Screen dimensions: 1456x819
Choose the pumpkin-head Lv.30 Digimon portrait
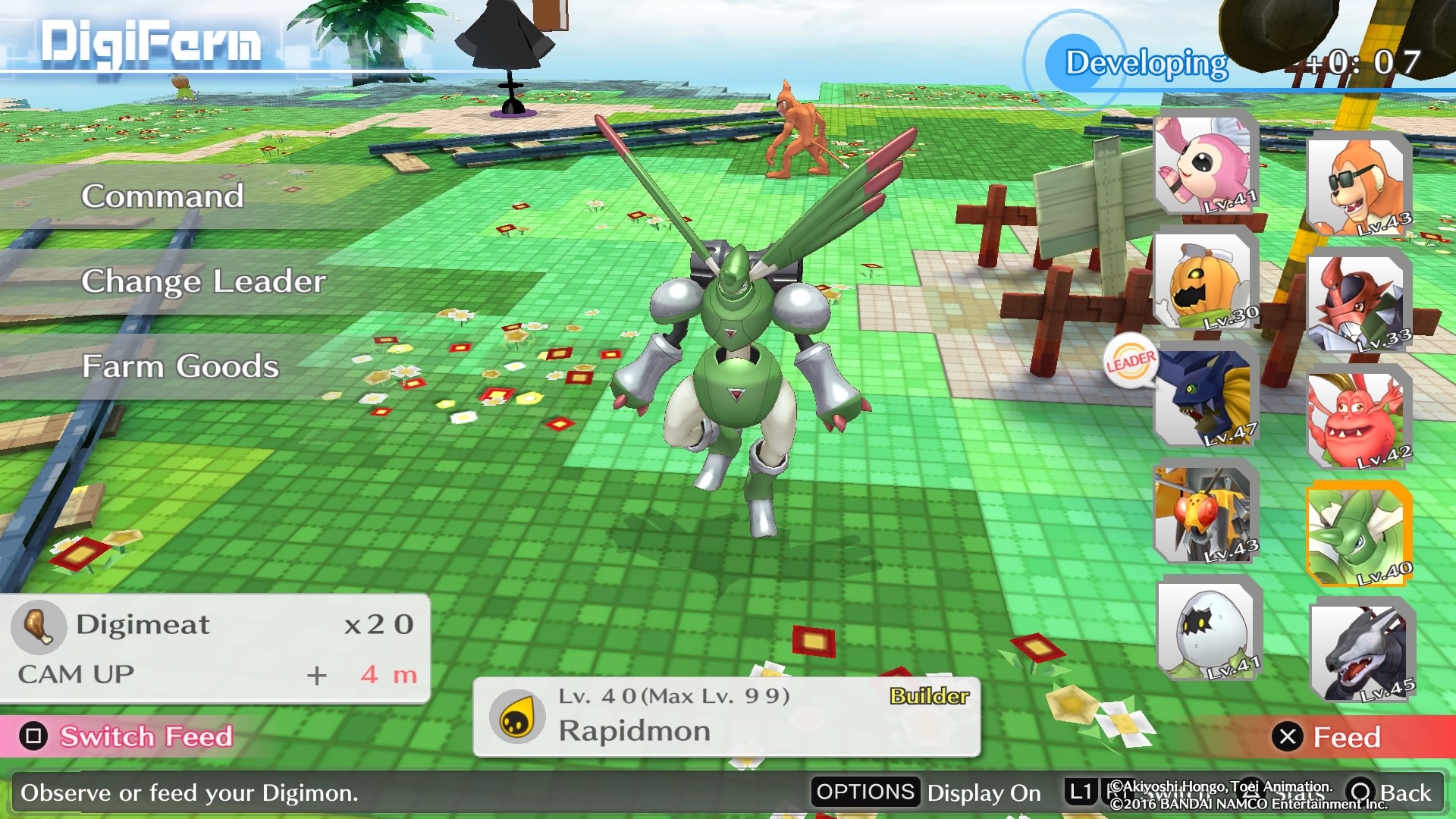pos(1204,279)
